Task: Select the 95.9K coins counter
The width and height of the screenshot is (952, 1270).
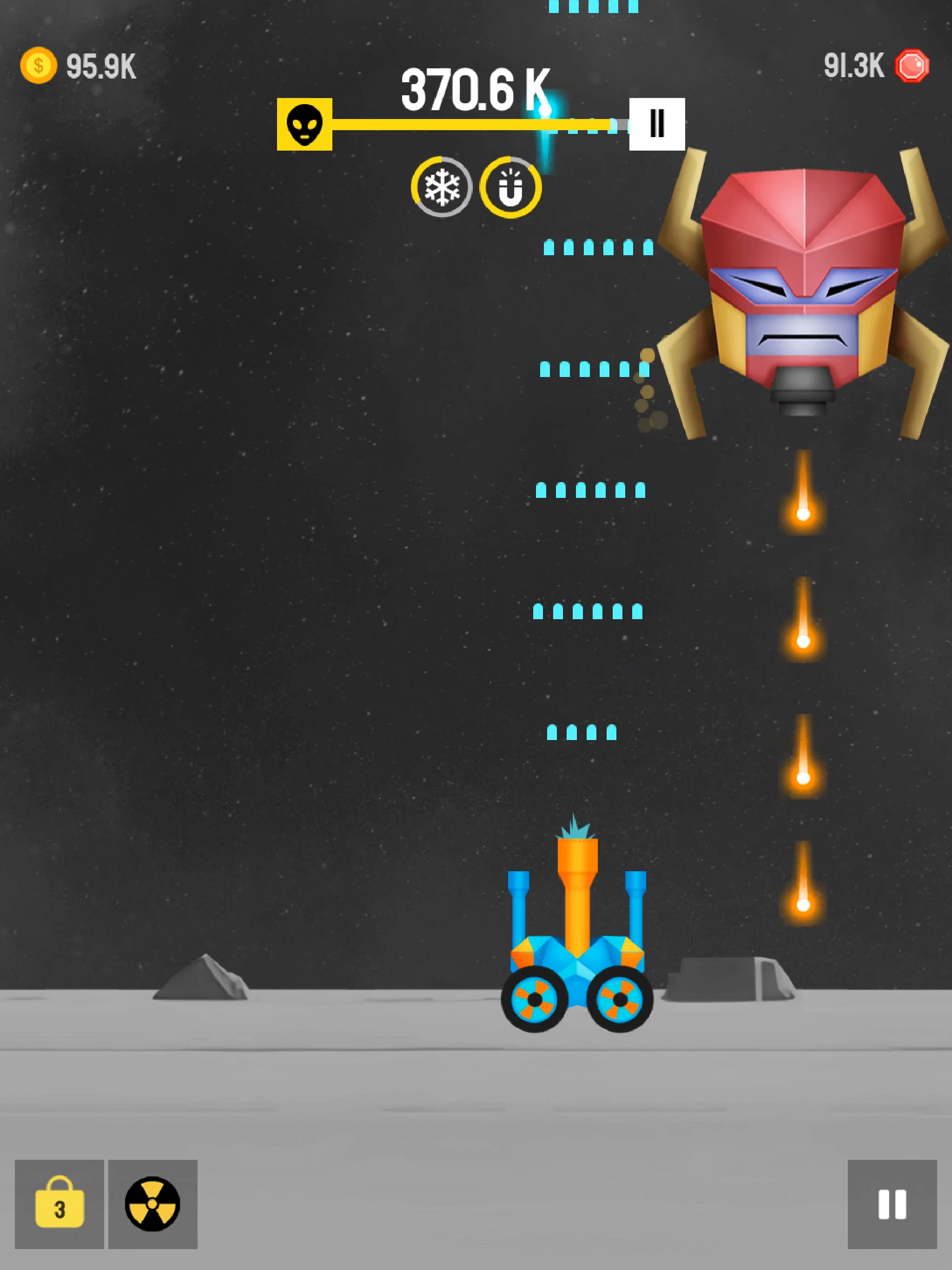Action: 99,66
